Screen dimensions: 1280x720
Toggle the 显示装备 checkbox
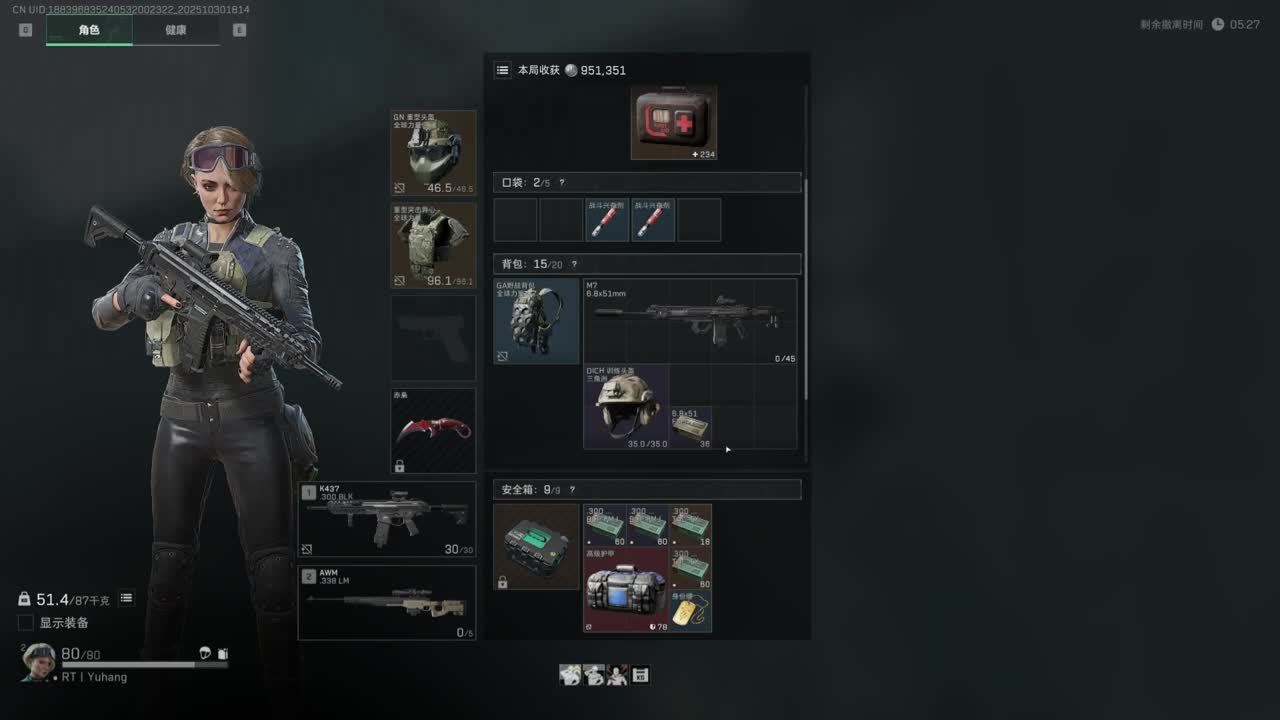26,623
